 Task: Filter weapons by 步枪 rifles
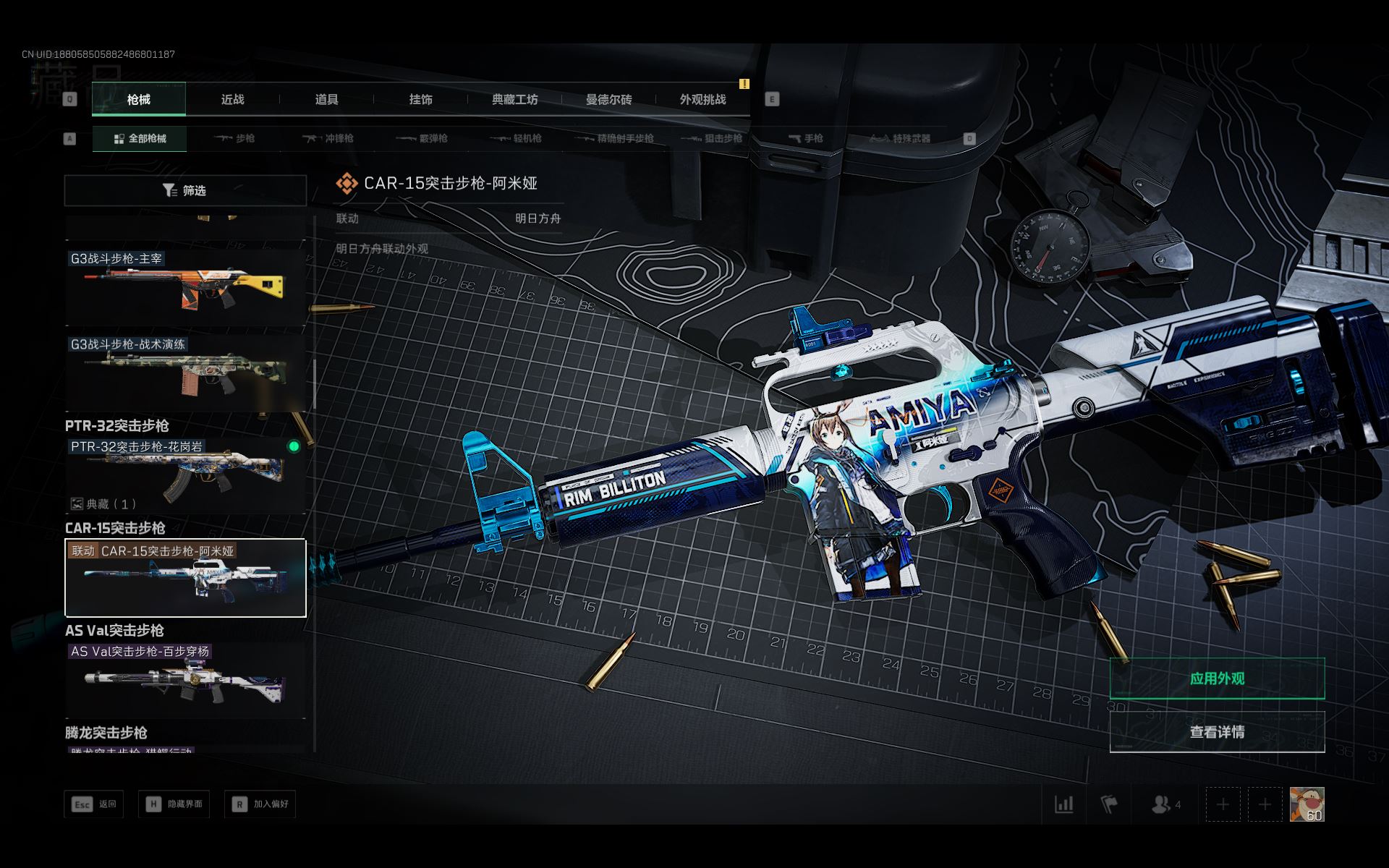(x=235, y=138)
